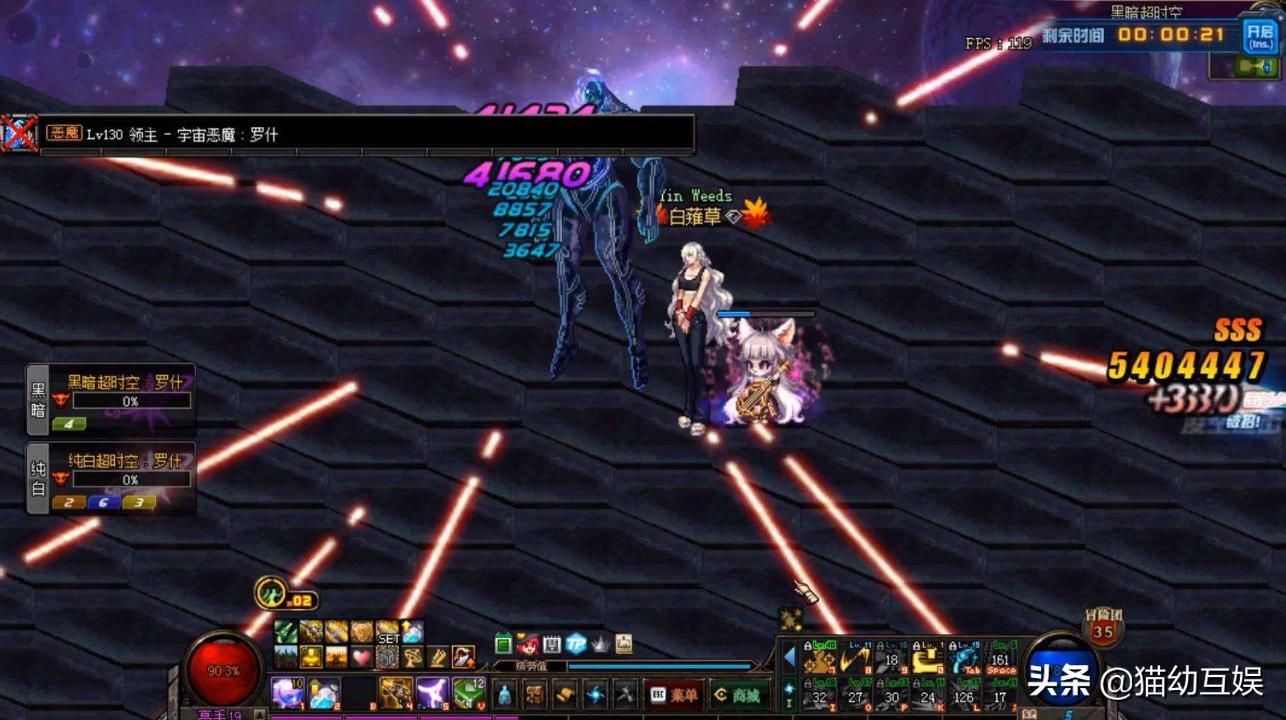The image size is (1286, 720).
Task: Click the hammer icon in menu bar
Action: [x=625, y=694]
